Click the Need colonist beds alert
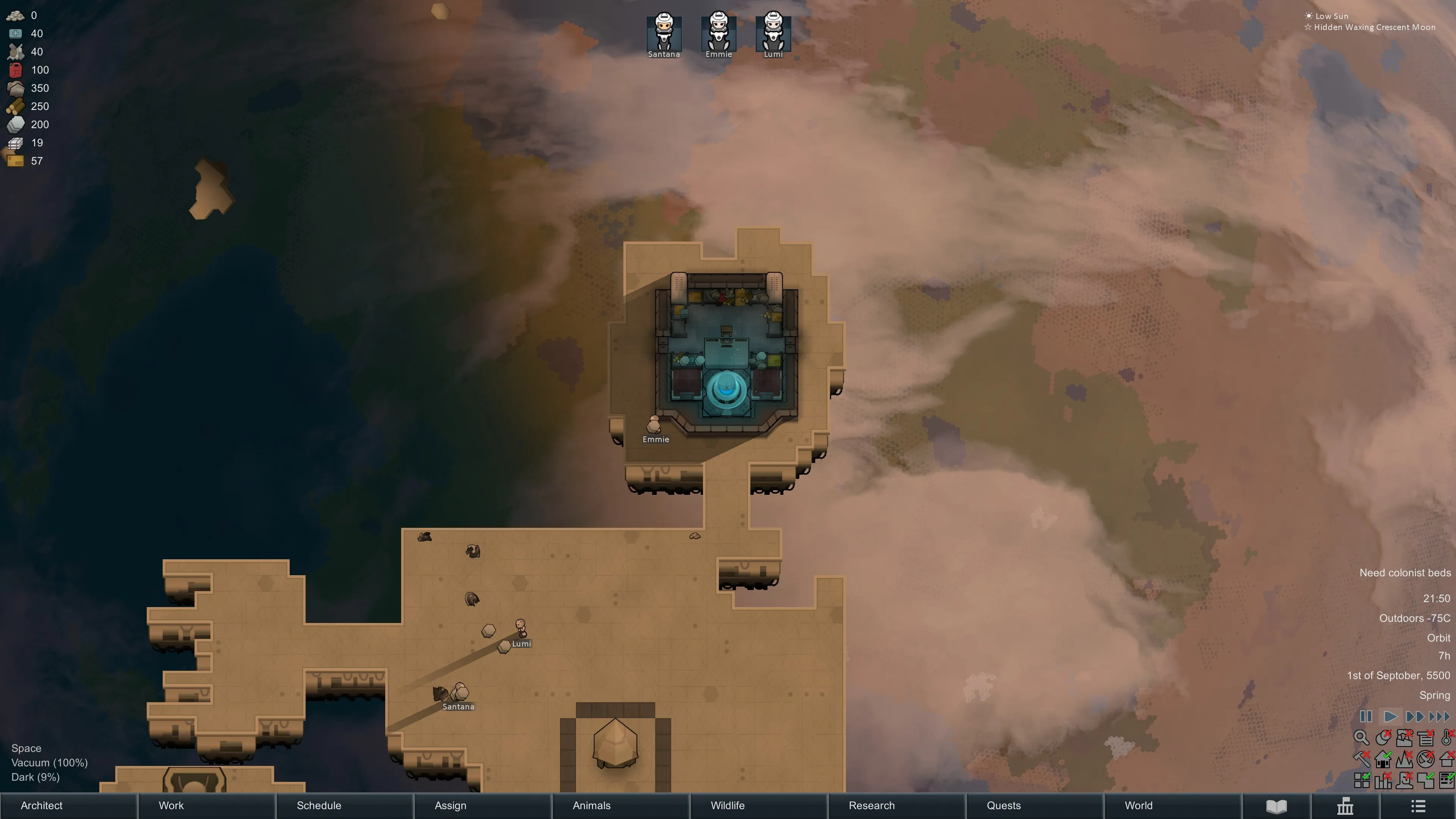The width and height of the screenshot is (1456, 819). click(x=1404, y=573)
